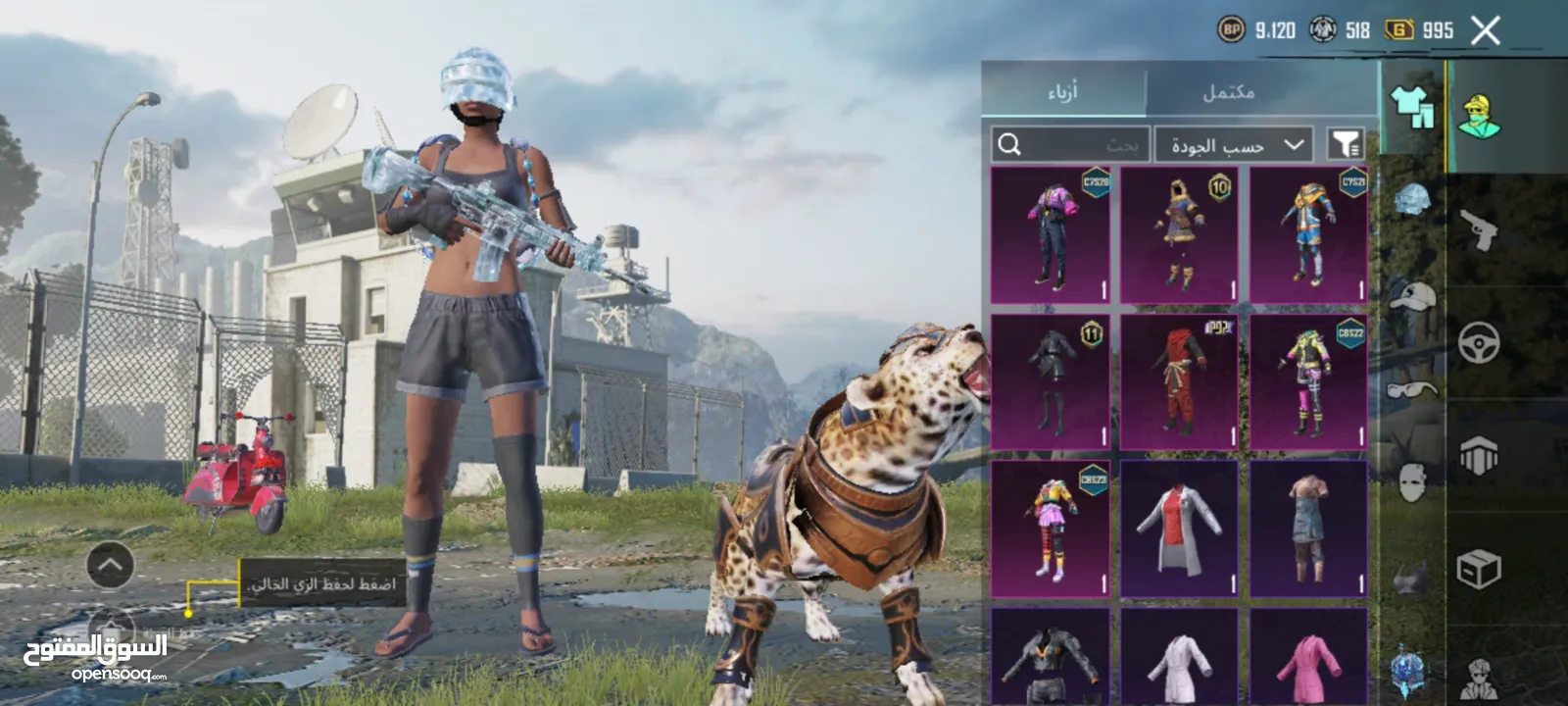The image size is (1568, 706).
Task: Open the steering wheel vehicle category
Action: (1479, 344)
